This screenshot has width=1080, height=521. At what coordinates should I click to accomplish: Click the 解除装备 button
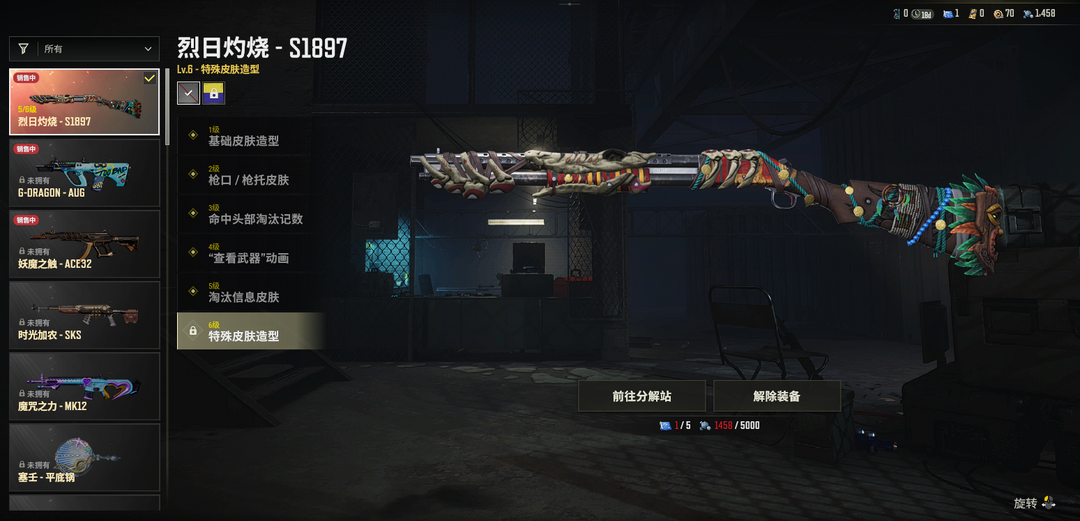[776, 396]
